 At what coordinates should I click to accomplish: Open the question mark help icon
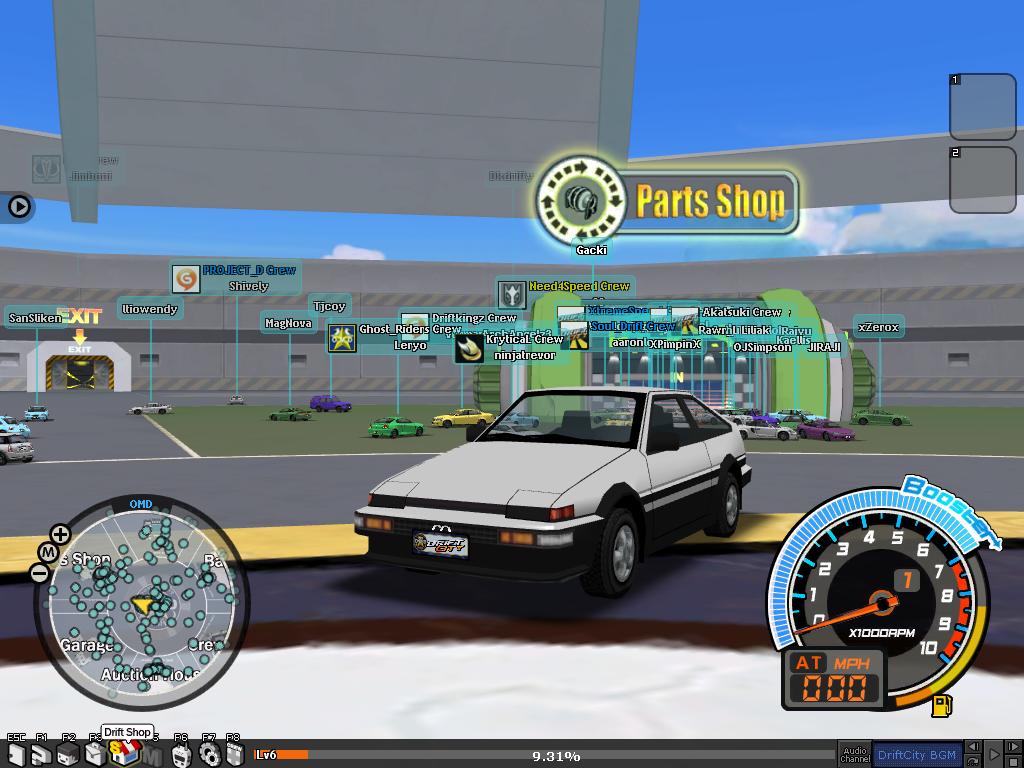[42, 755]
